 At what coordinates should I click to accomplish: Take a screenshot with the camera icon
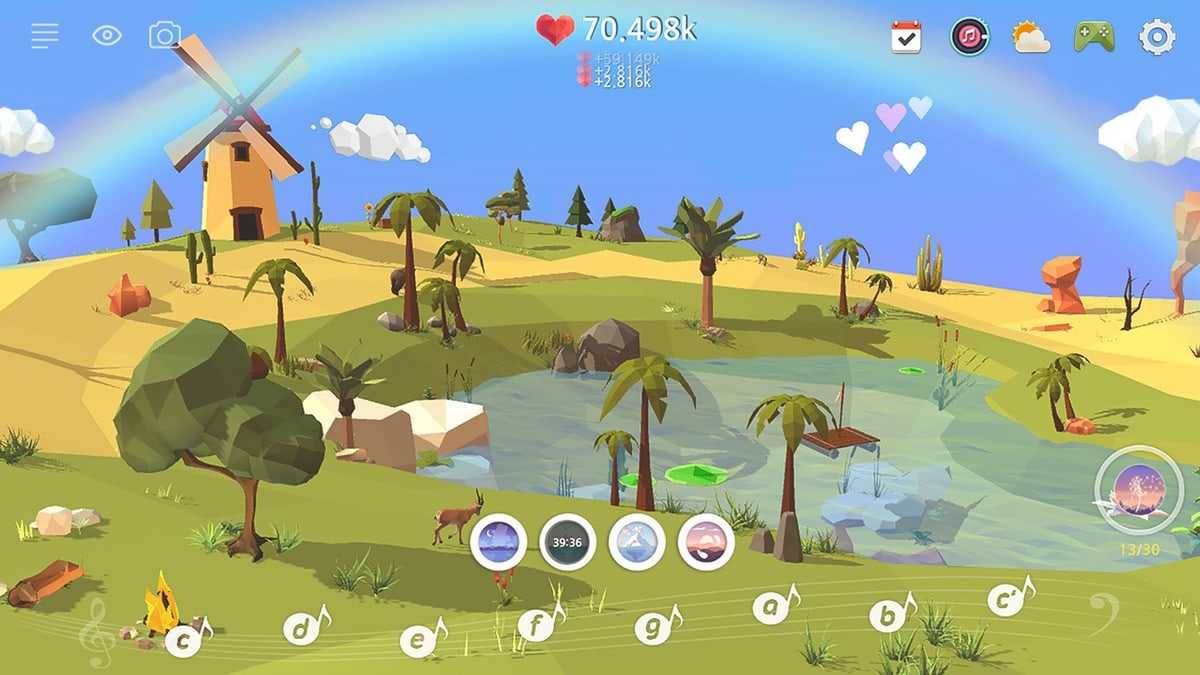tap(165, 36)
